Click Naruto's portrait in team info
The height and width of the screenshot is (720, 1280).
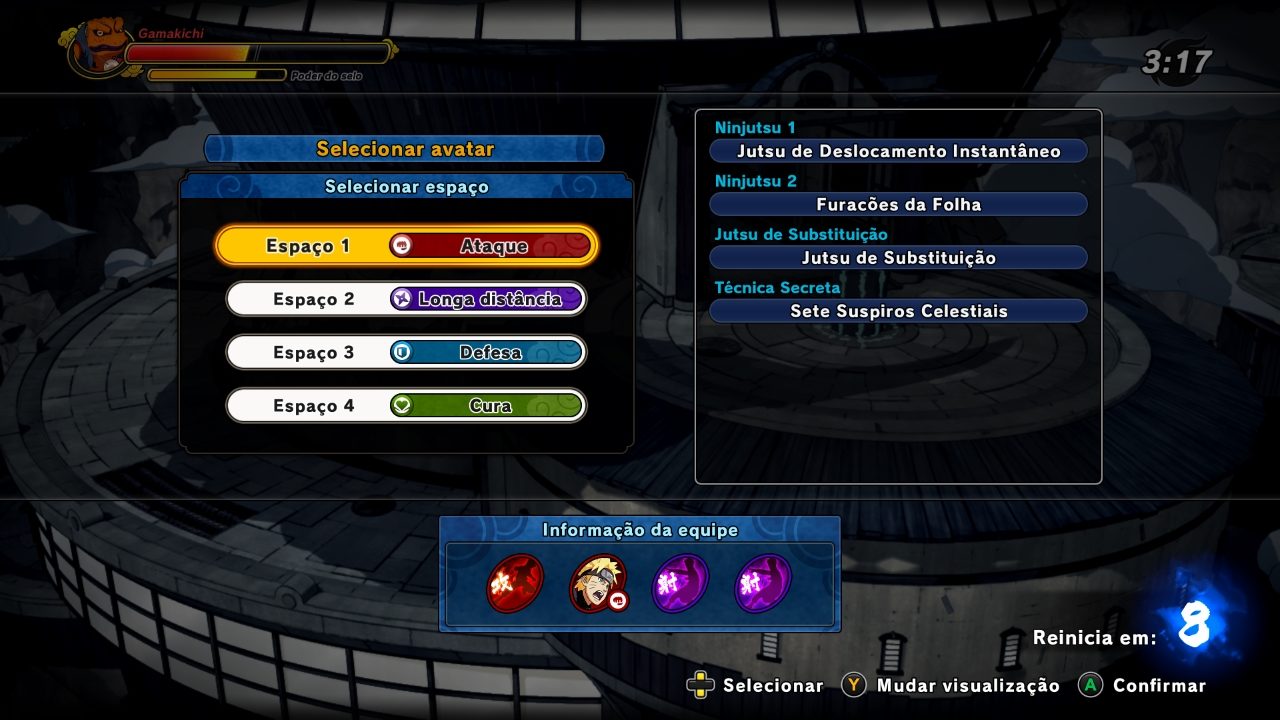tap(598, 583)
